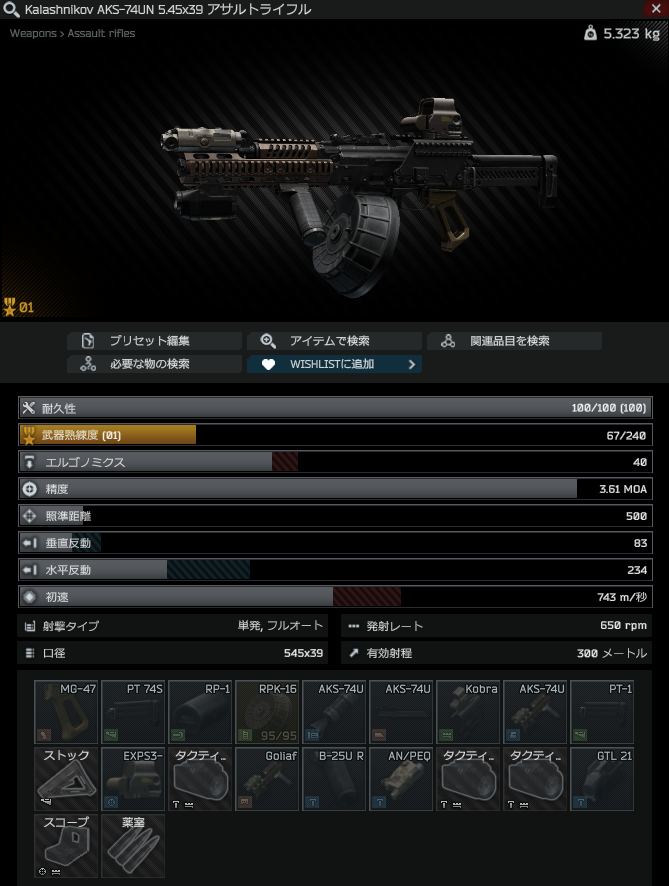Viewport: 669px width, 886px height.
Task: Close the AKS-74UN inspect window
Action: (x=654, y=9)
